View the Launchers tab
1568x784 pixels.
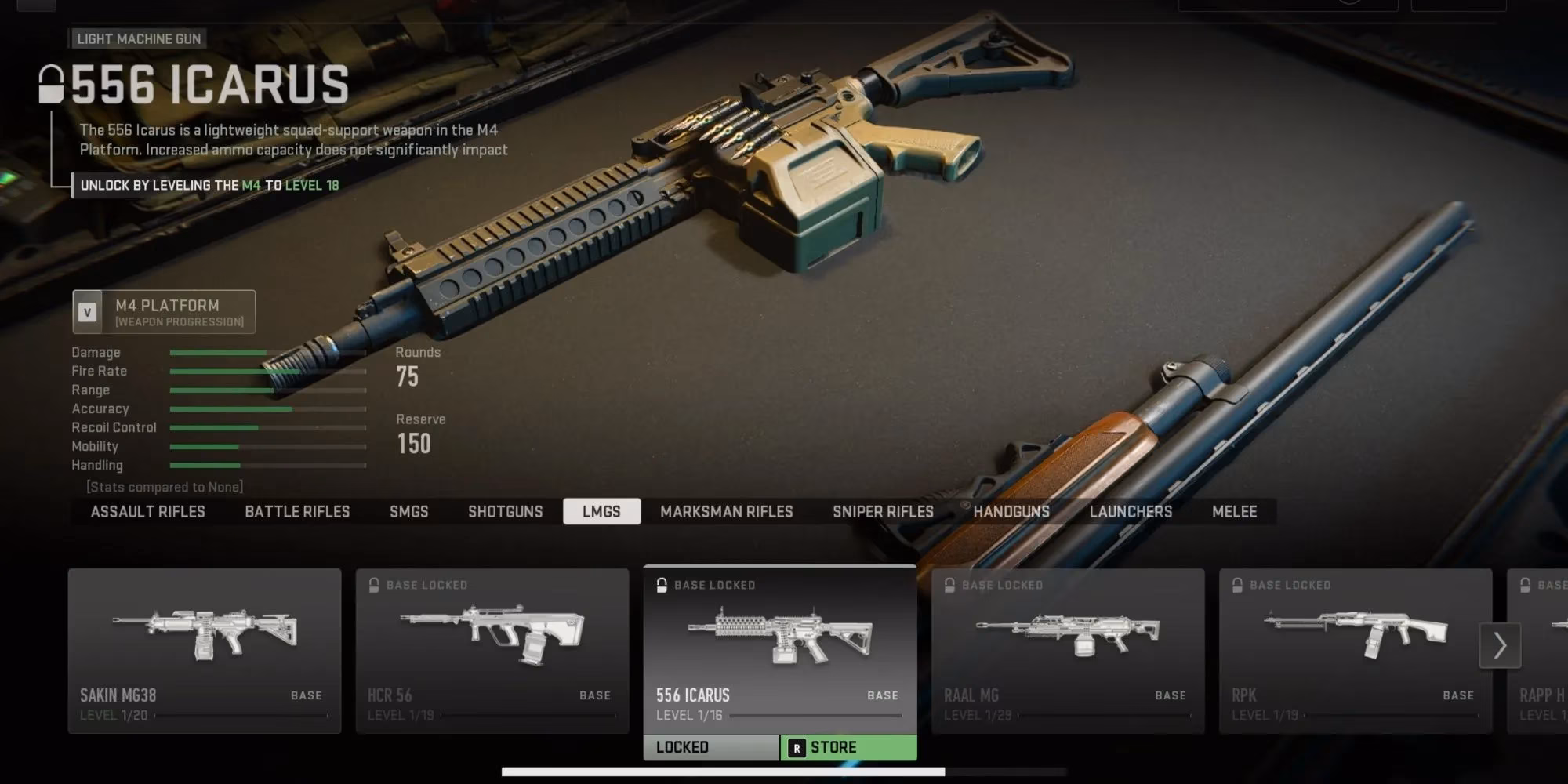(1131, 512)
